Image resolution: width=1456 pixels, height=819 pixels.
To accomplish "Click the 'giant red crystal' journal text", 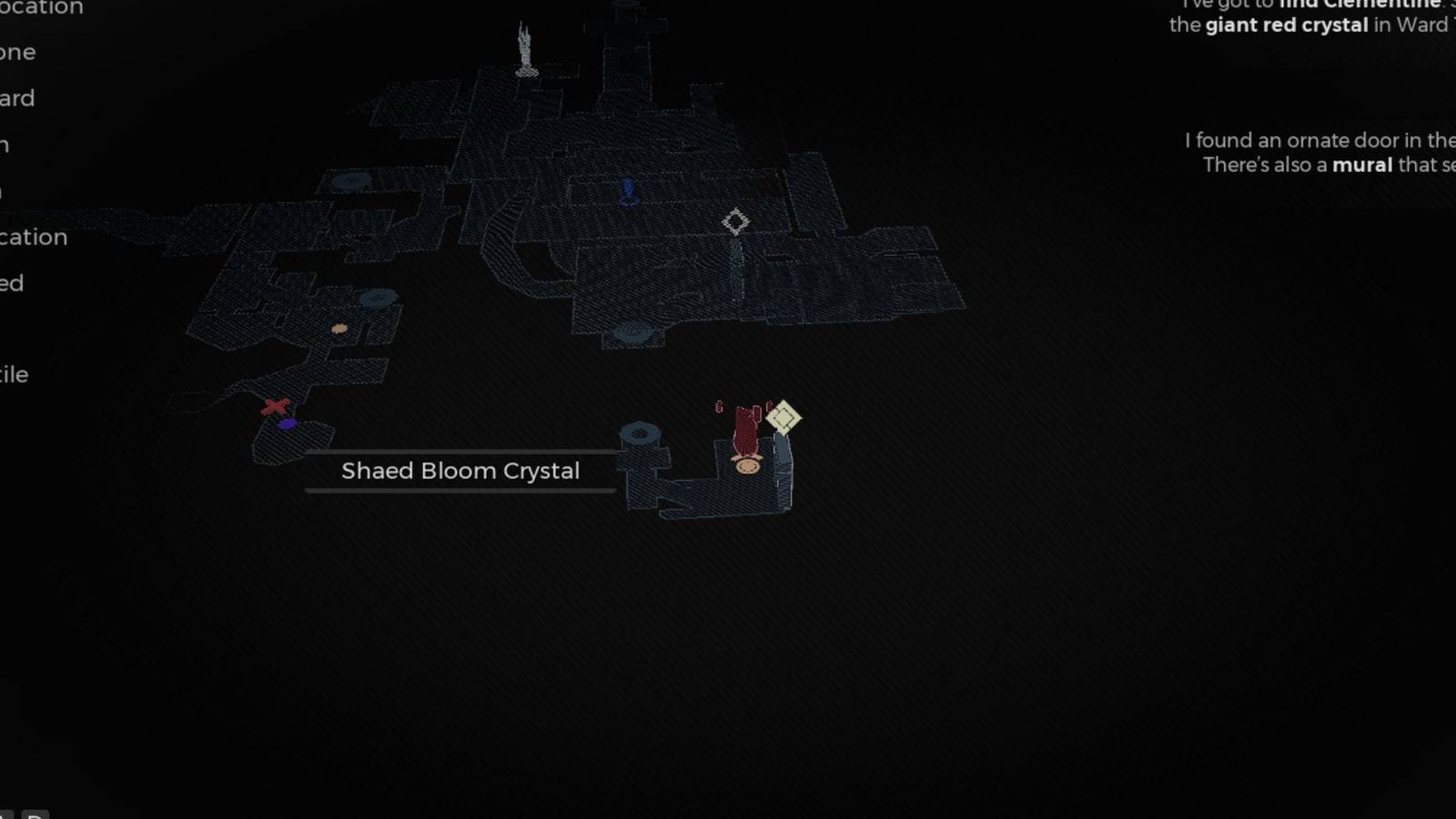I will click(1286, 25).
